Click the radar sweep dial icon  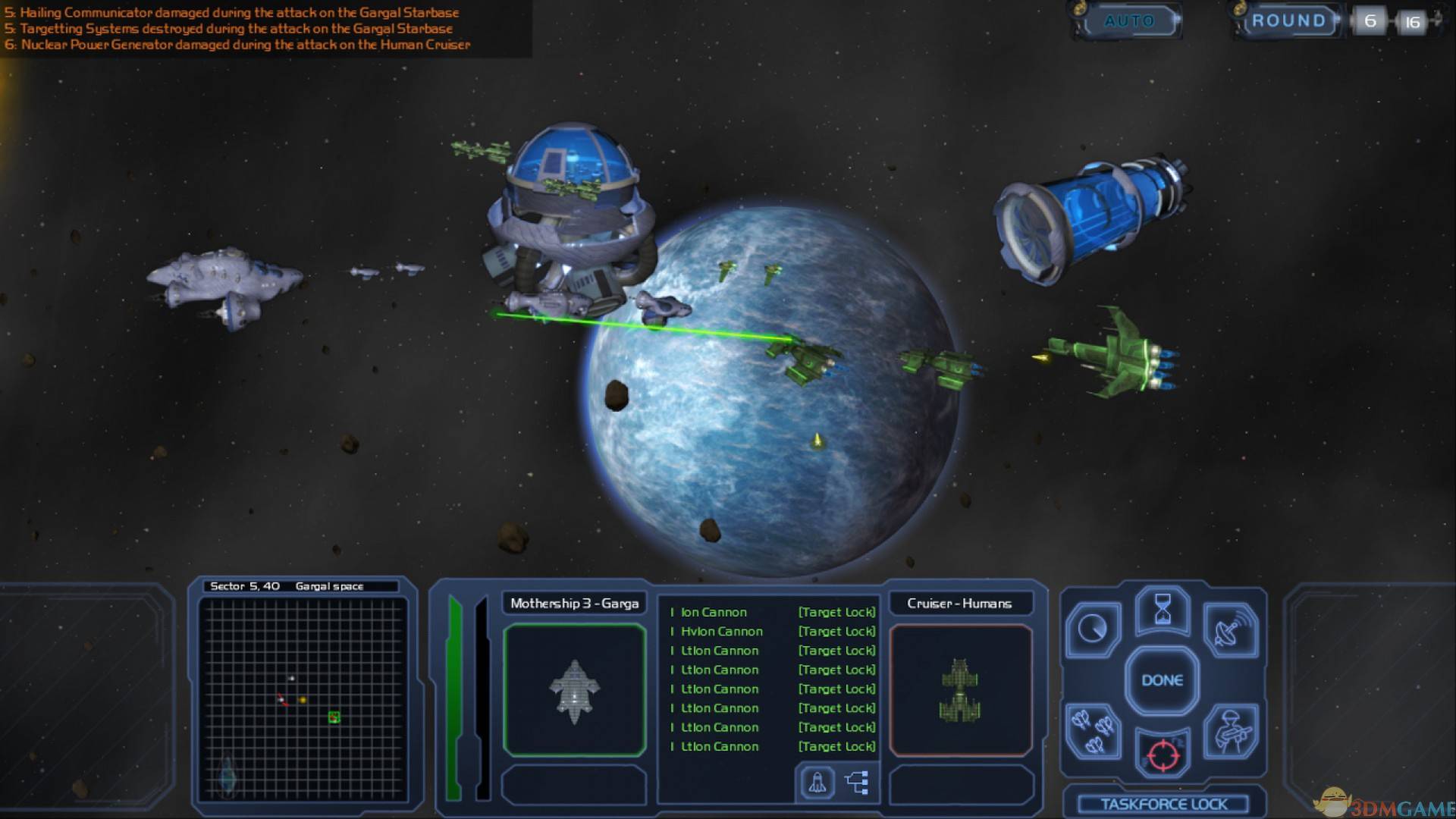coord(1093,629)
